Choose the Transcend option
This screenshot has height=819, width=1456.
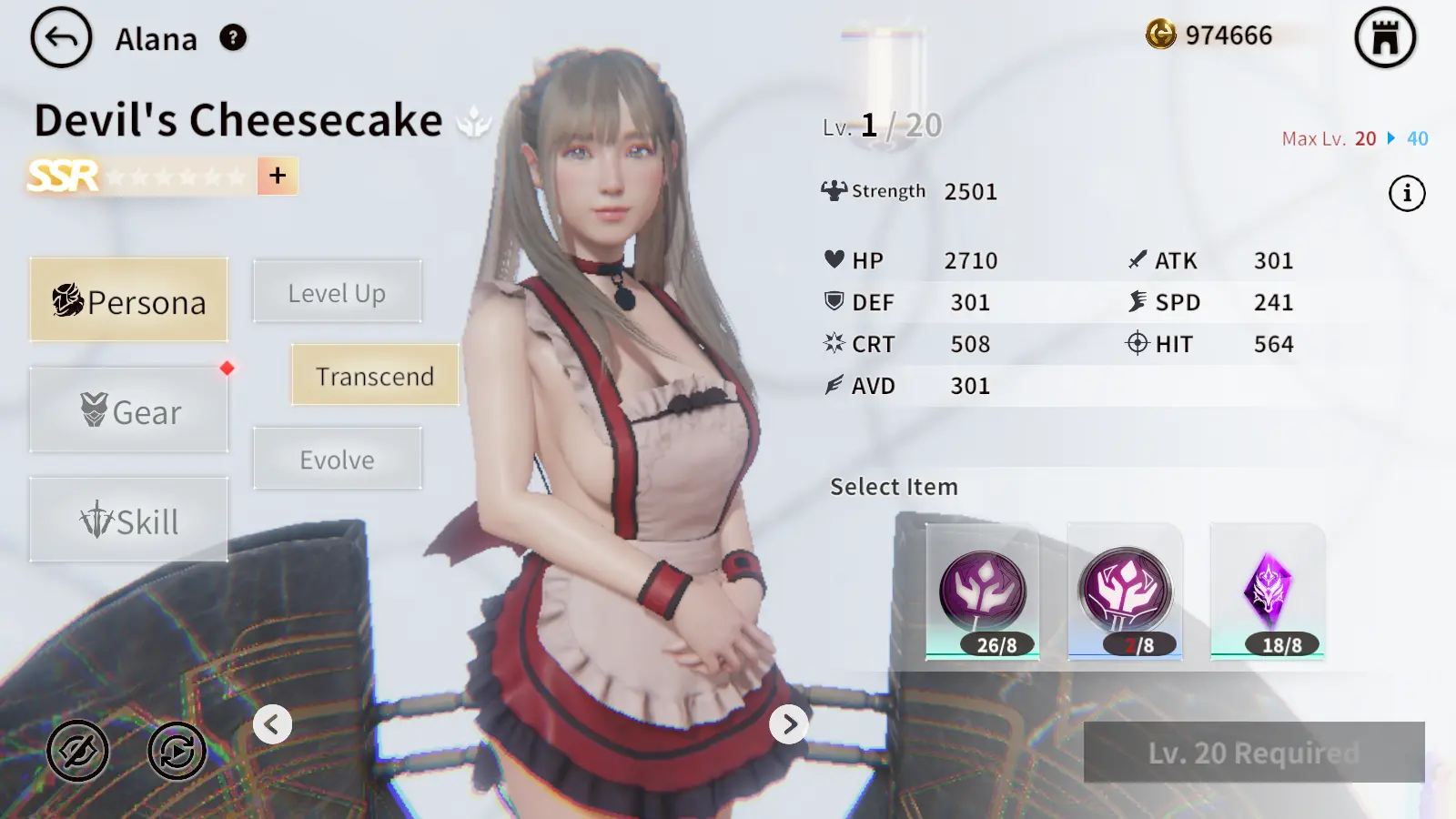(x=374, y=375)
